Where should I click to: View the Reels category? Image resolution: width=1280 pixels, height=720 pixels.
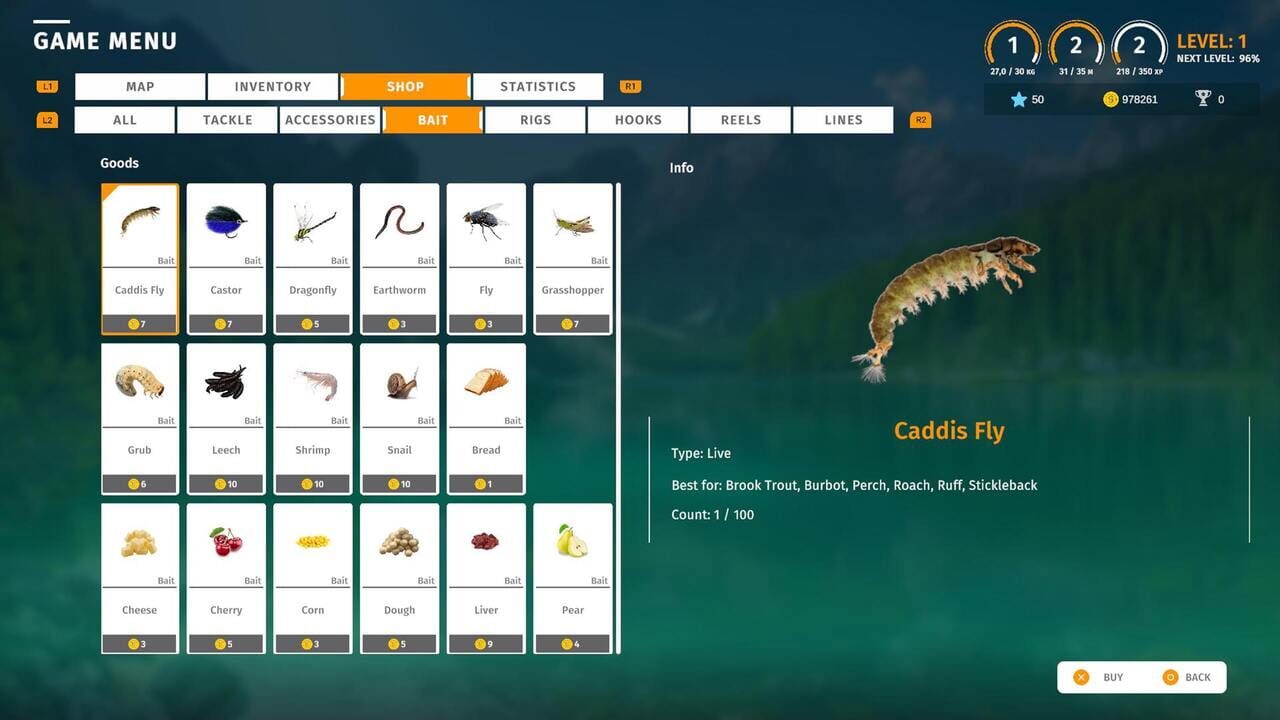(x=741, y=120)
